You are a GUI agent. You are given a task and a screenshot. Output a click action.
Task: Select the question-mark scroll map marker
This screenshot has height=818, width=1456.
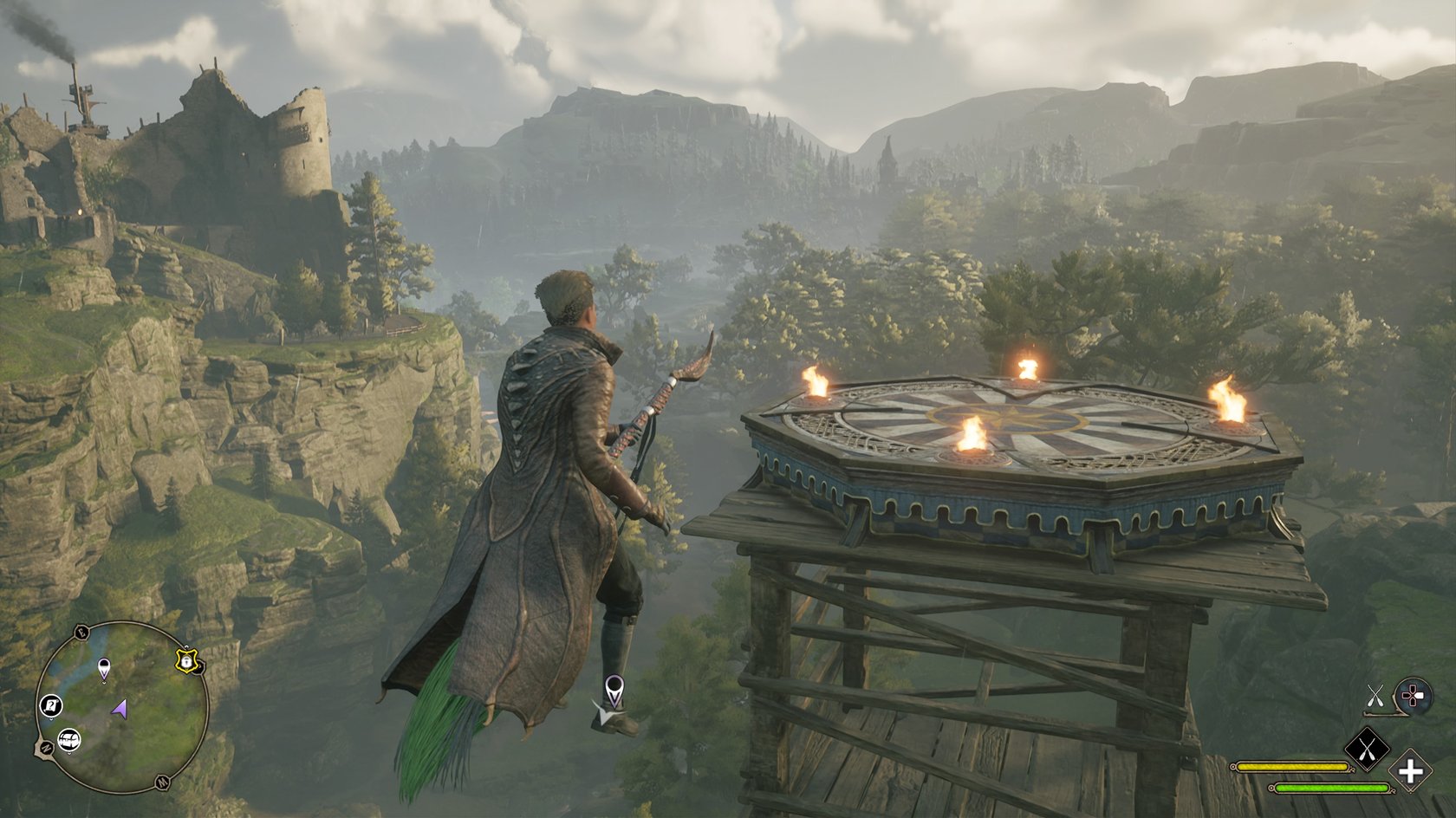coord(51,705)
